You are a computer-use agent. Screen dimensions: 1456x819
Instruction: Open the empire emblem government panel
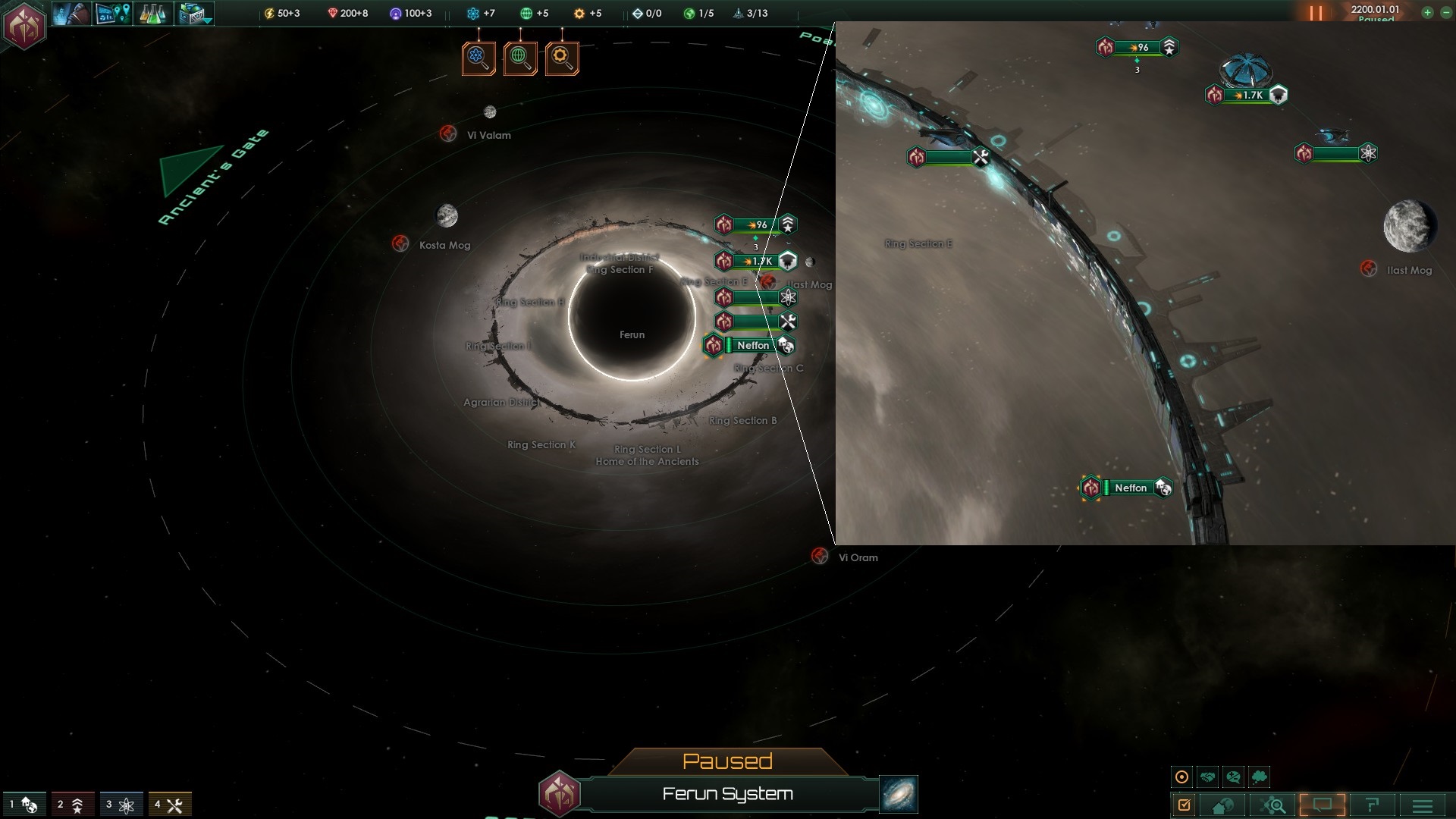pyautogui.click(x=24, y=25)
